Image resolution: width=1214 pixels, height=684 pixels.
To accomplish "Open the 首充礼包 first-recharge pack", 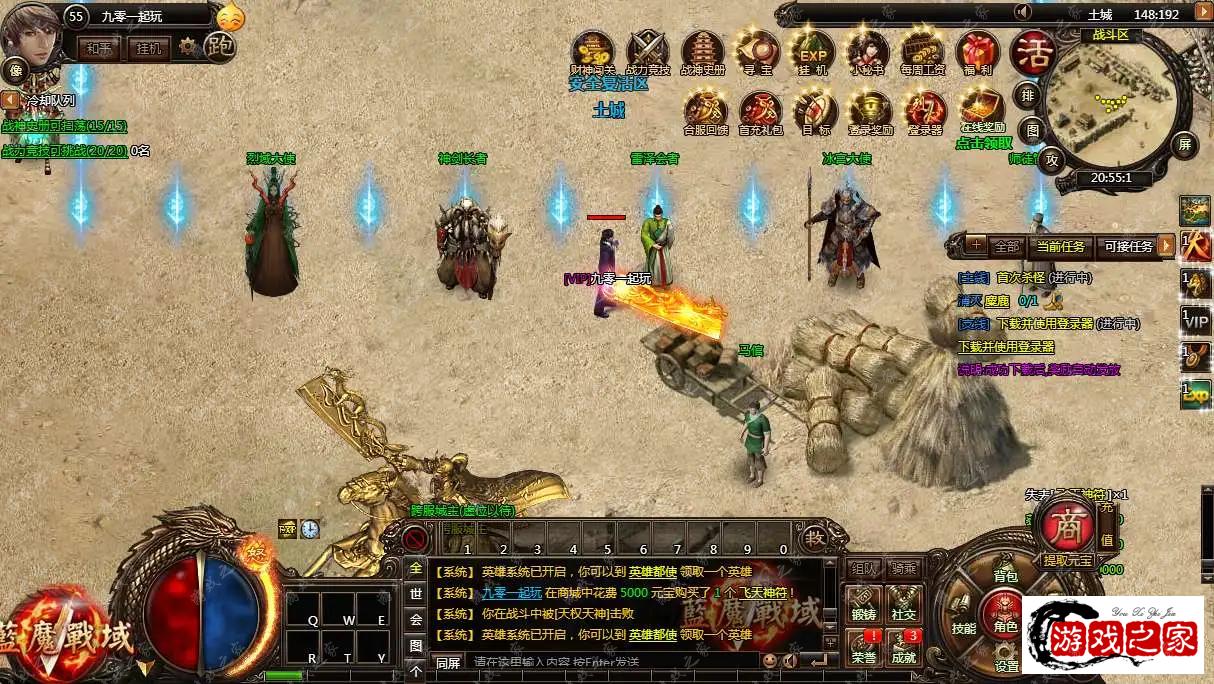I will pyautogui.click(x=760, y=108).
